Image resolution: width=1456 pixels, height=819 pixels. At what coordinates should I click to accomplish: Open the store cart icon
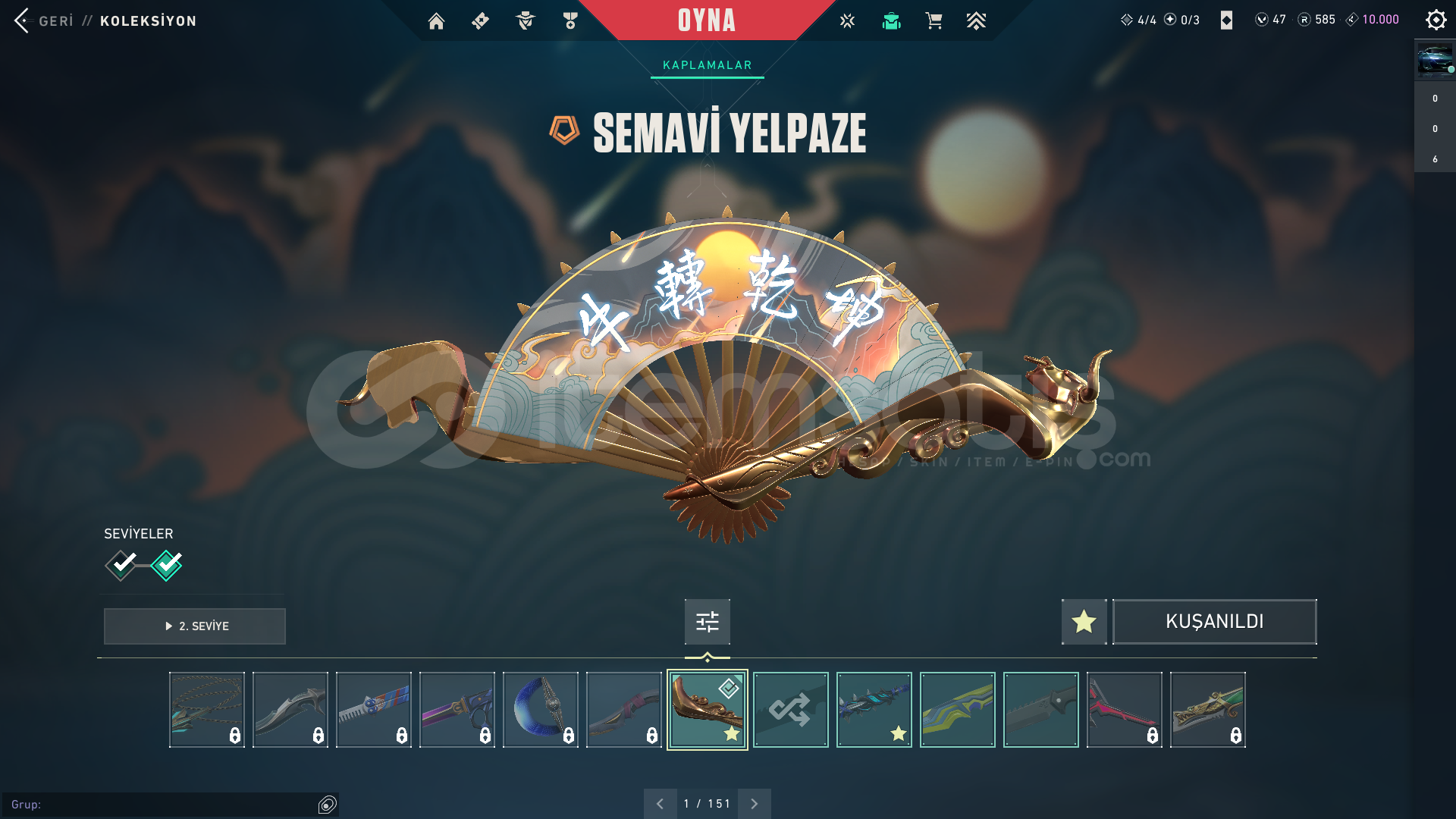point(934,21)
